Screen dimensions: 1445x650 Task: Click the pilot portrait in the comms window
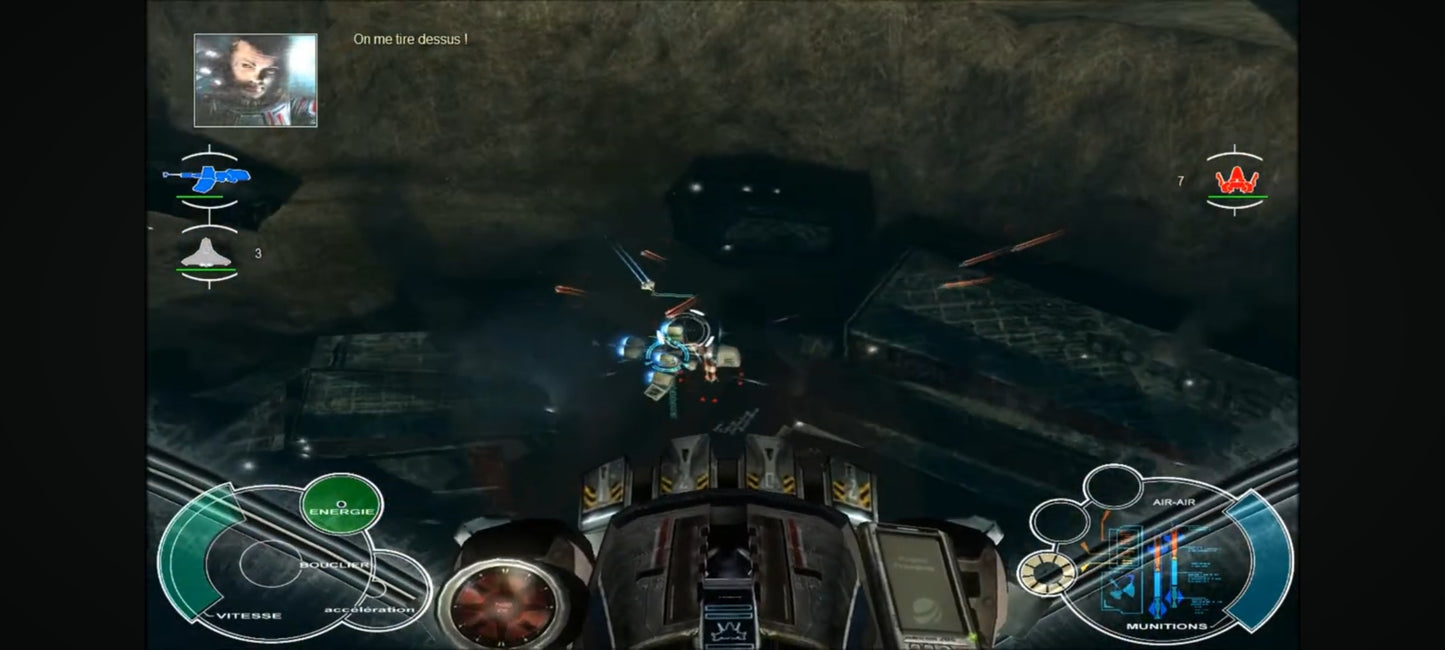(255, 80)
